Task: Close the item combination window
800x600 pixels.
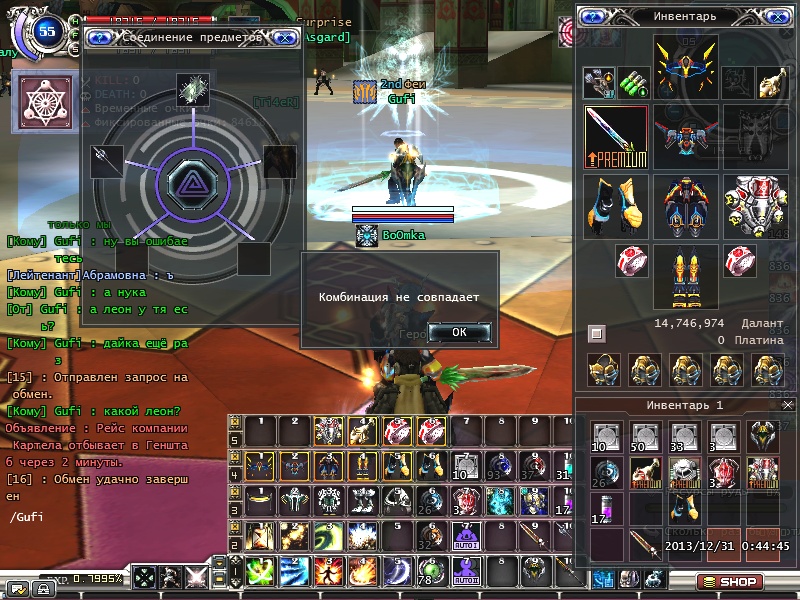Action: point(284,39)
